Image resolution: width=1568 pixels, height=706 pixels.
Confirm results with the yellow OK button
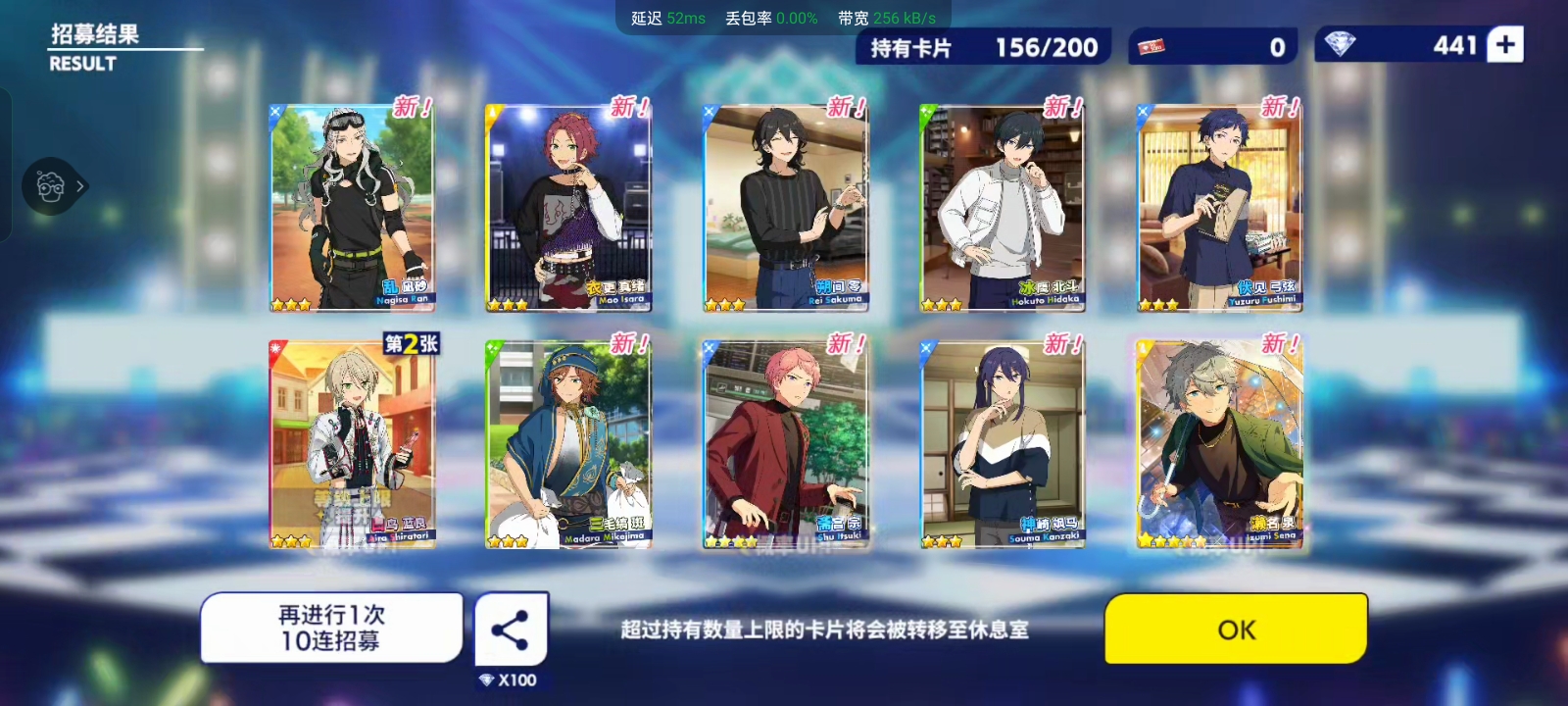click(1236, 630)
